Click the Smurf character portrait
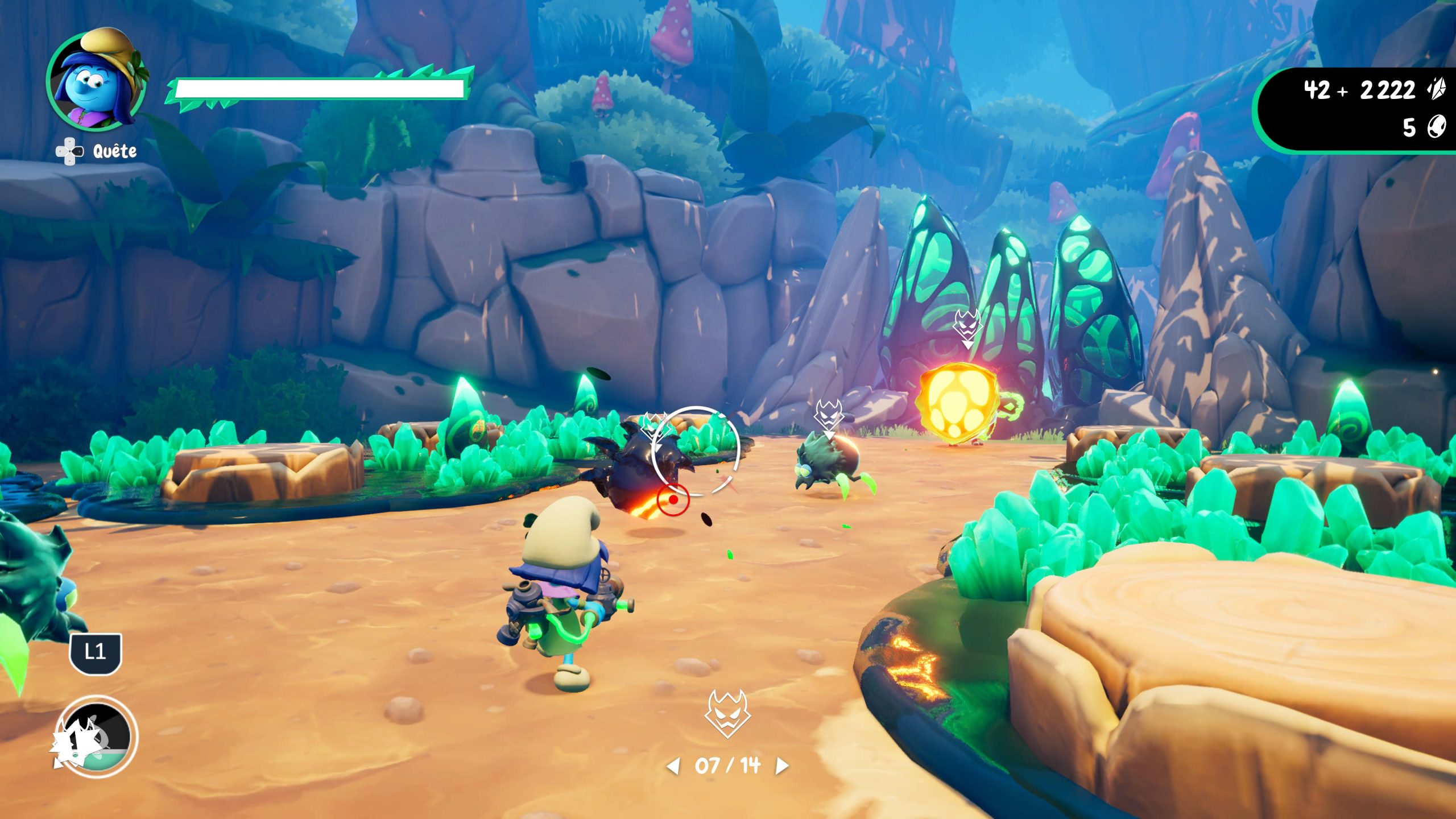This screenshot has height=819, width=1456. [96, 81]
